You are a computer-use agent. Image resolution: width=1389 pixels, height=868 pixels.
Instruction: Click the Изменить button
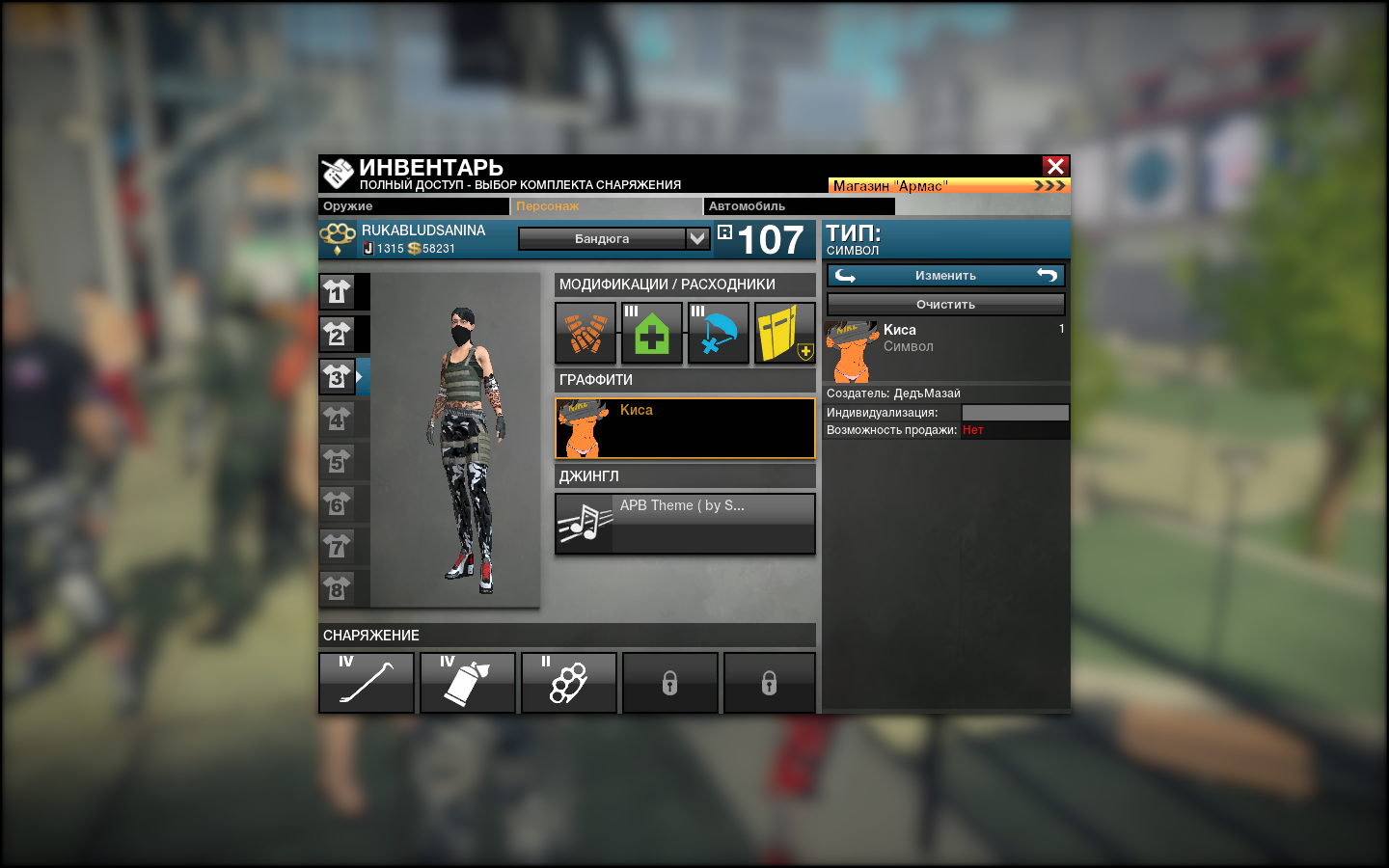tap(945, 276)
